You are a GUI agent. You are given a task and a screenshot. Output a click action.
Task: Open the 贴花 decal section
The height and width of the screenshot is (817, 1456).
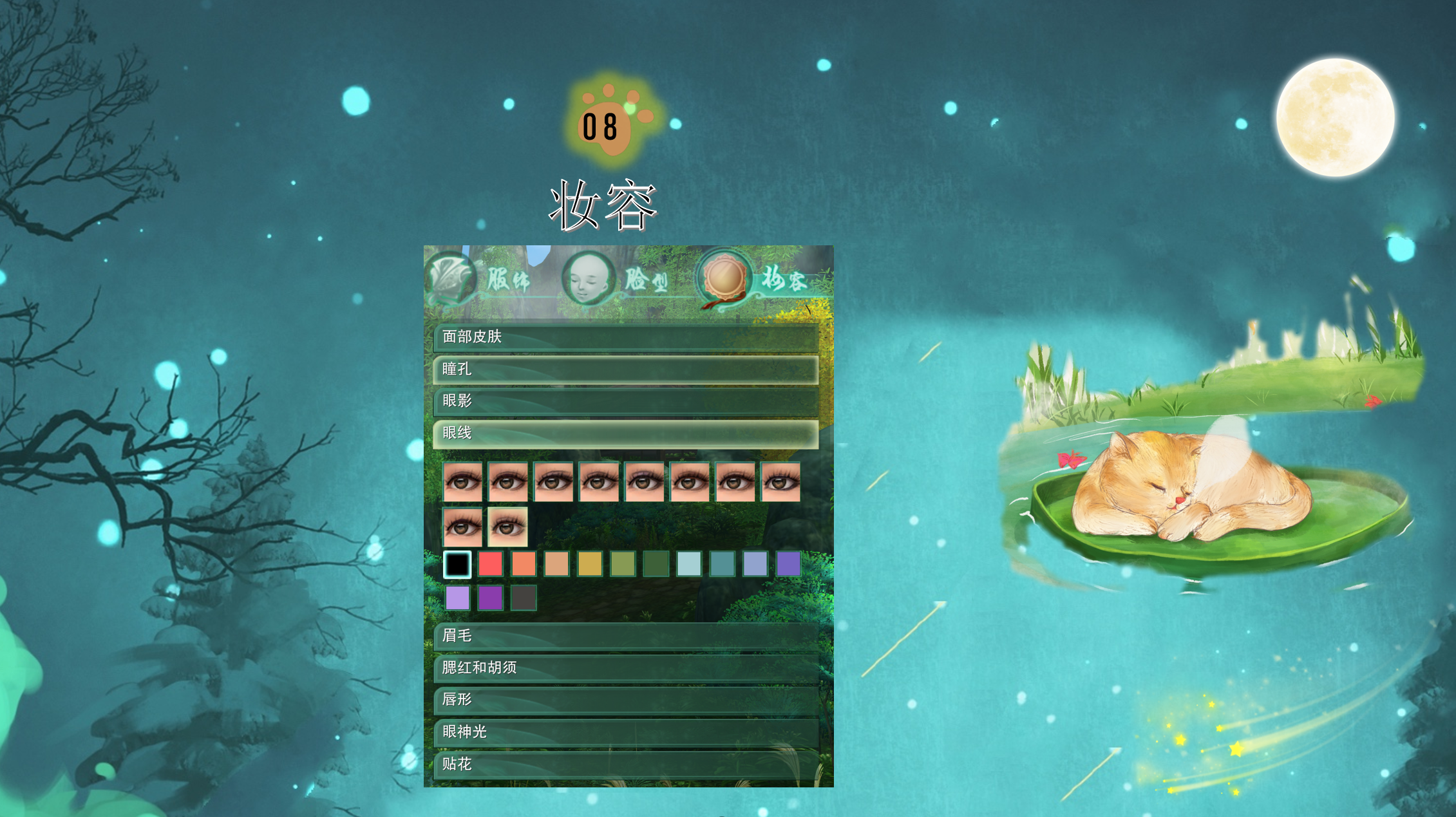625,764
